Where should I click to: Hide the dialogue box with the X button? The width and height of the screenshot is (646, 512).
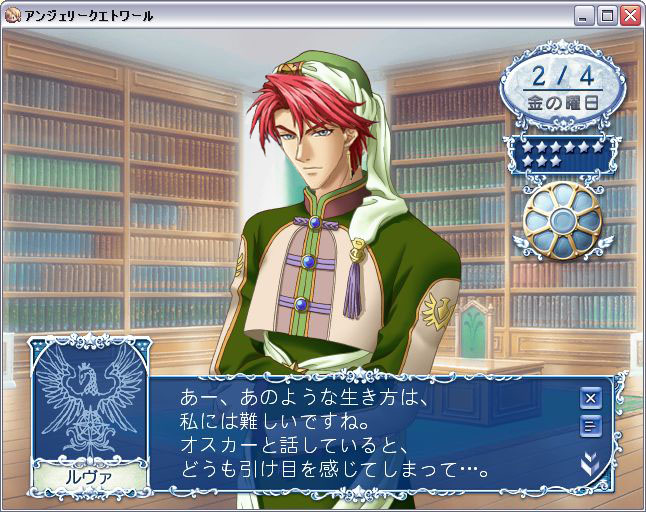tap(591, 398)
